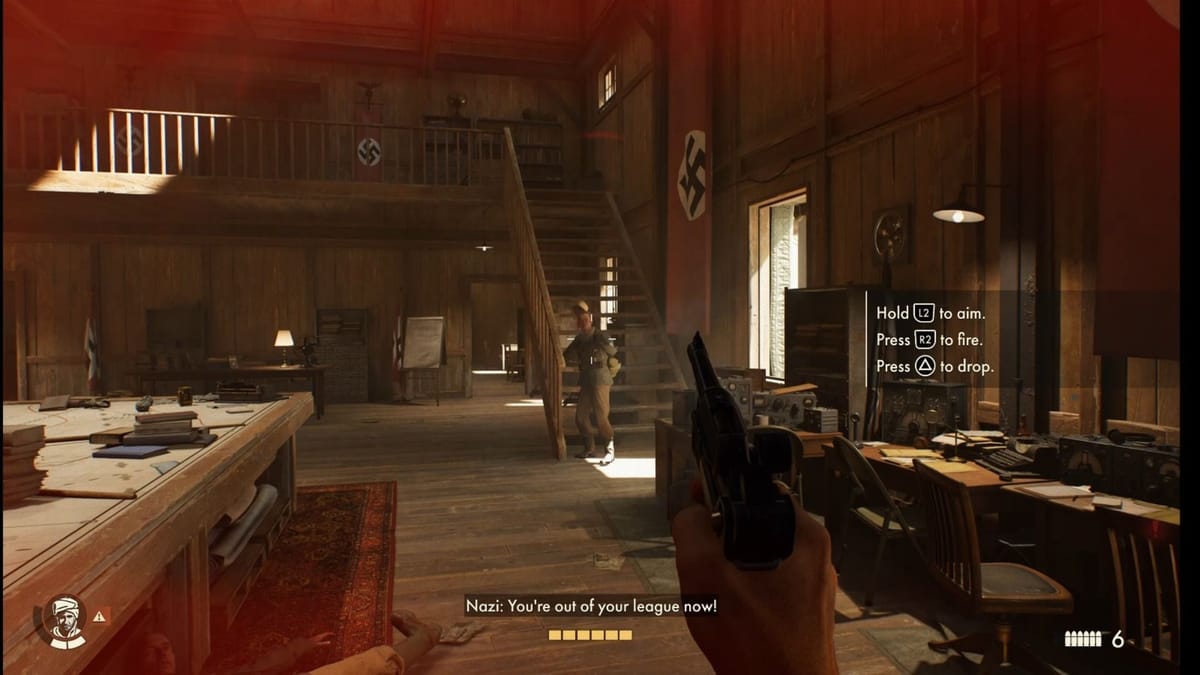Select the warning triangle alert icon
The height and width of the screenshot is (675, 1200).
[99, 617]
